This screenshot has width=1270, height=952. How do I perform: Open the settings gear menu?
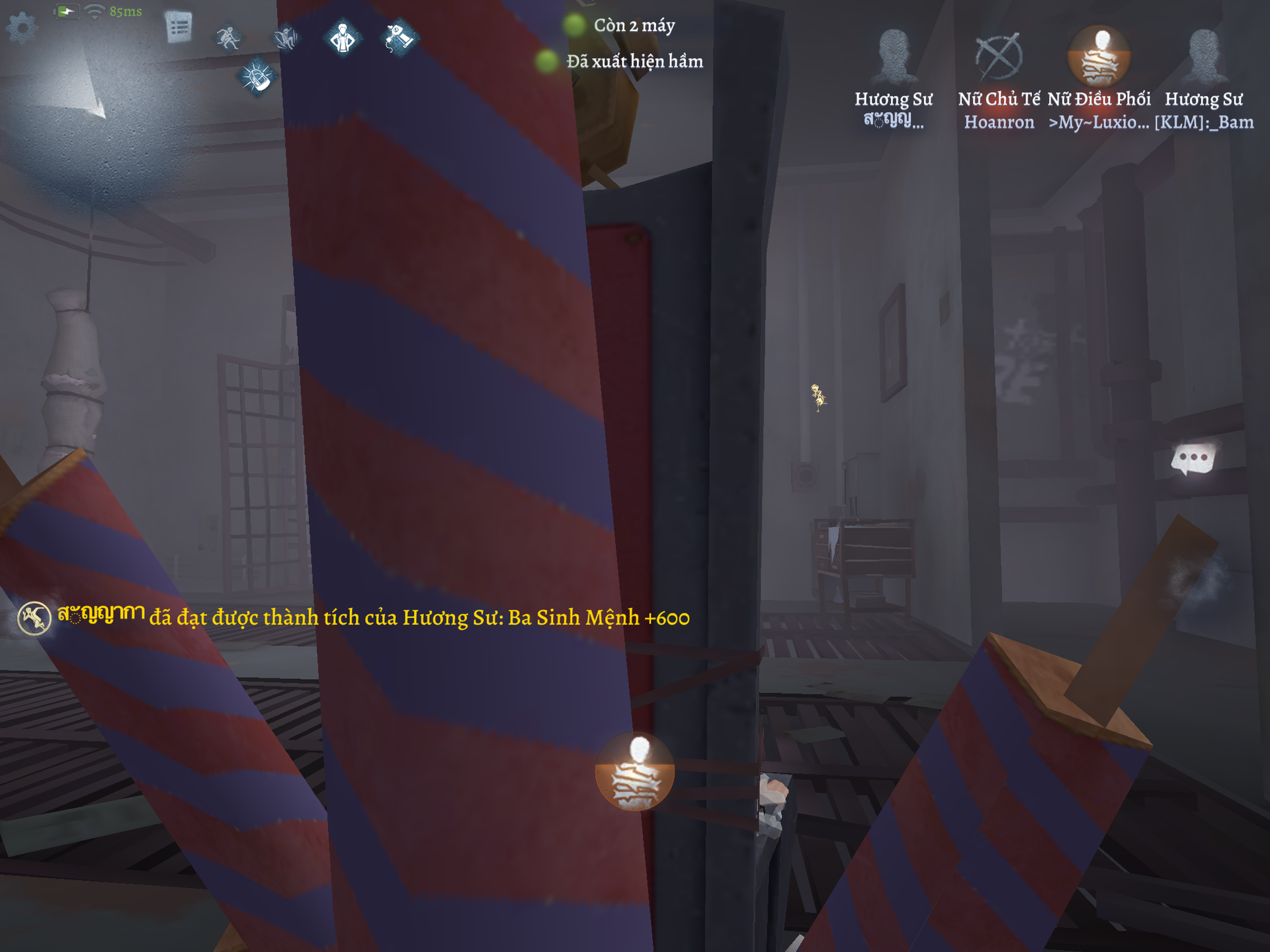[22, 28]
